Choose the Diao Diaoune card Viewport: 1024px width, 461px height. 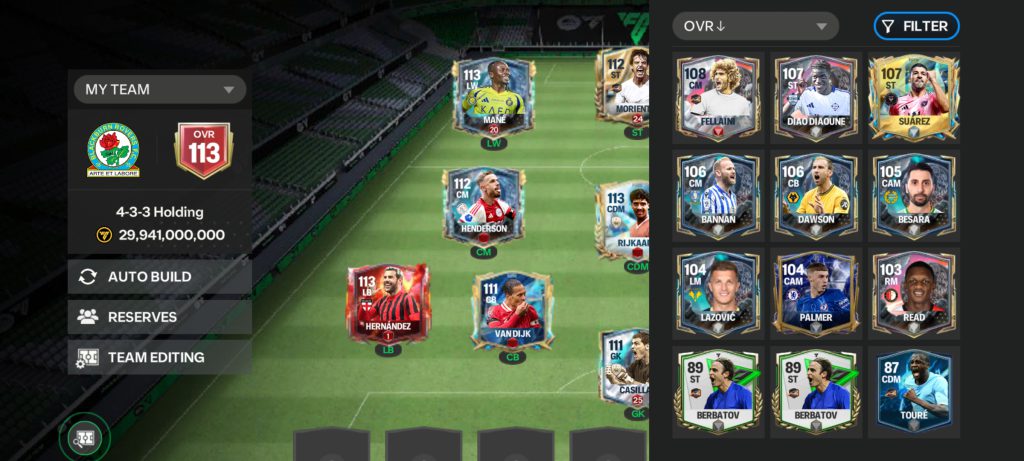[814, 96]
